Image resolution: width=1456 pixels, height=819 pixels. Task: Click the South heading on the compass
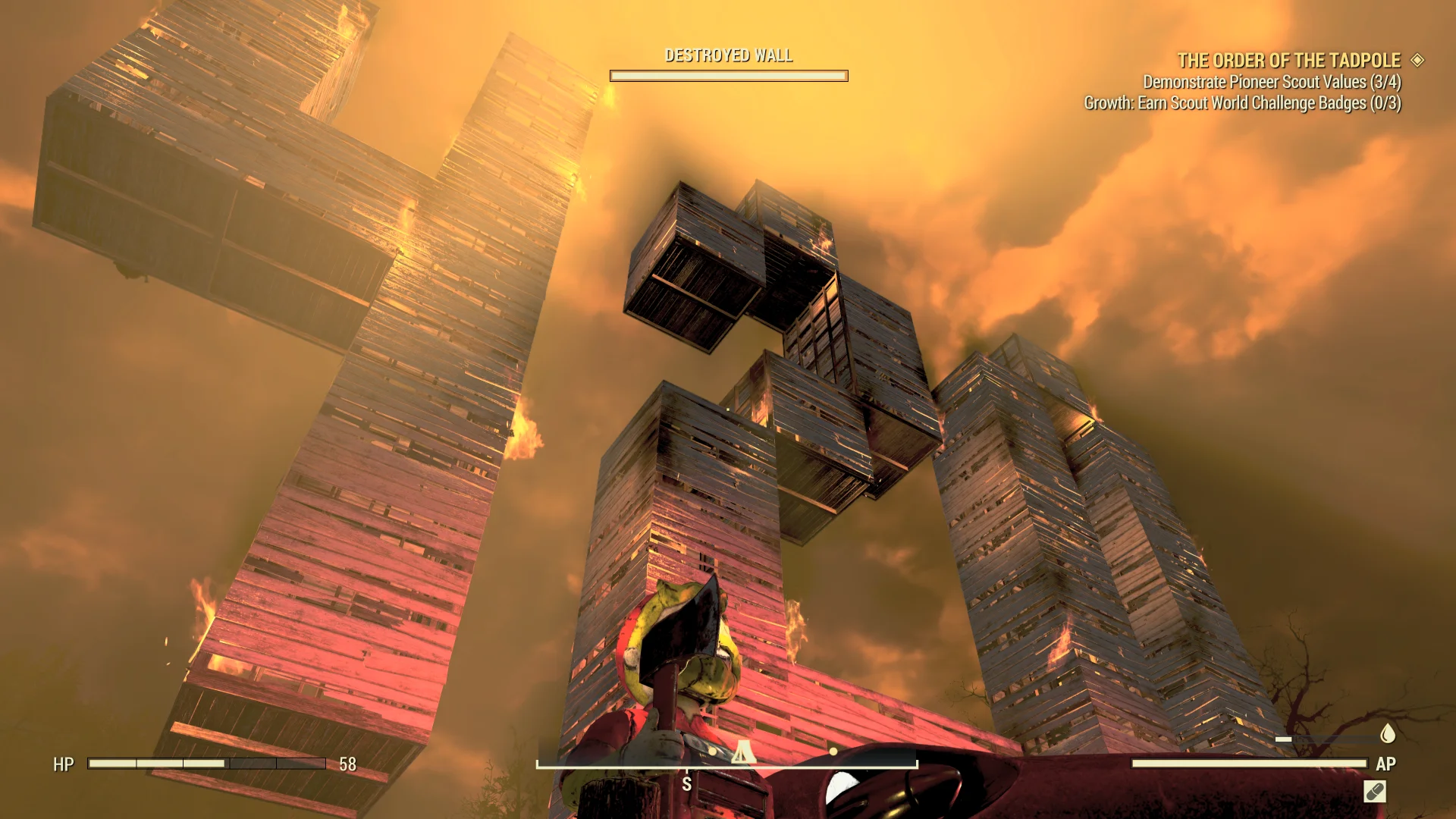(x=686, y=784)
